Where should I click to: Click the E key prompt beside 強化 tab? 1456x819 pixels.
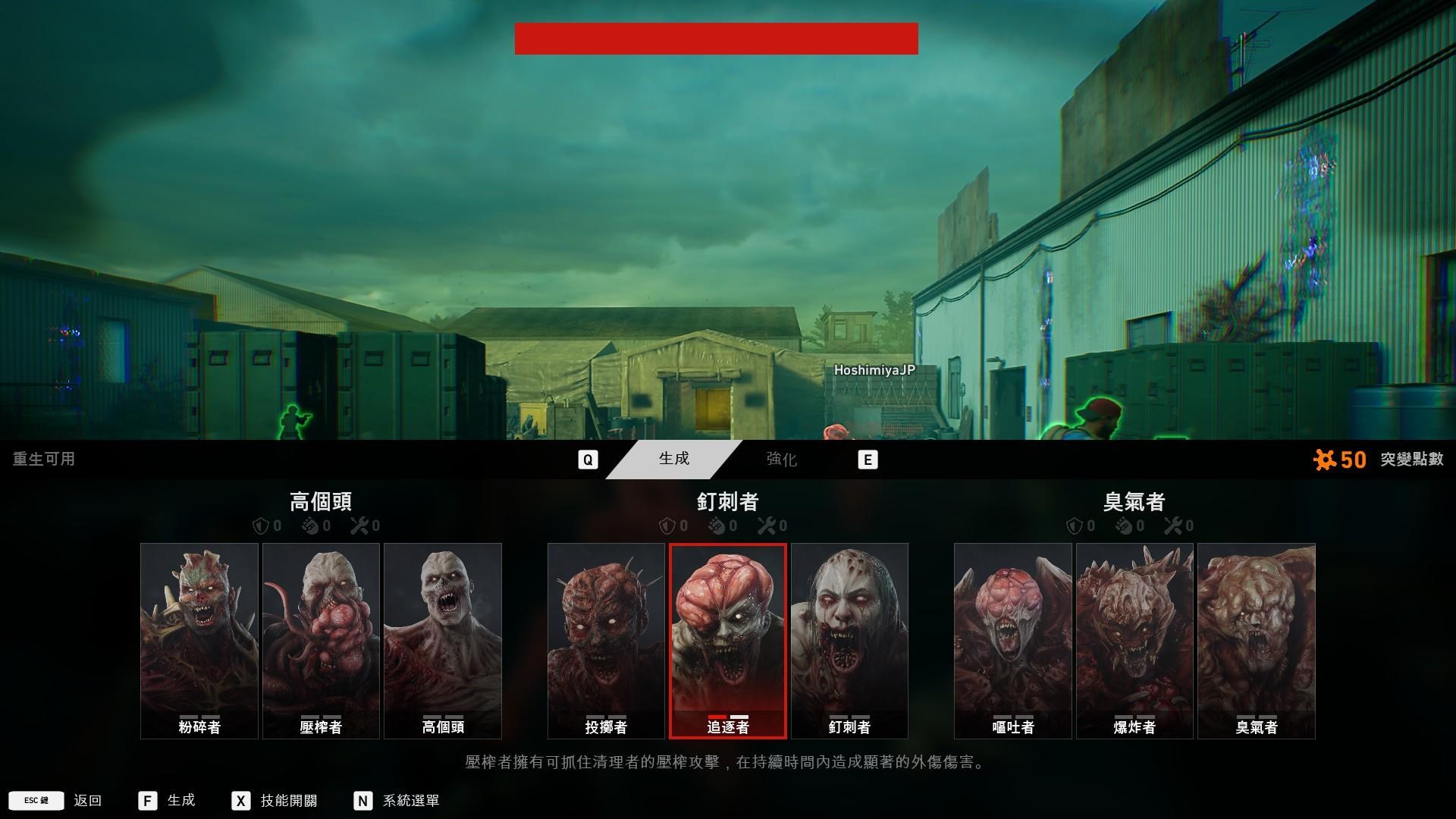(x=869, y=459)
